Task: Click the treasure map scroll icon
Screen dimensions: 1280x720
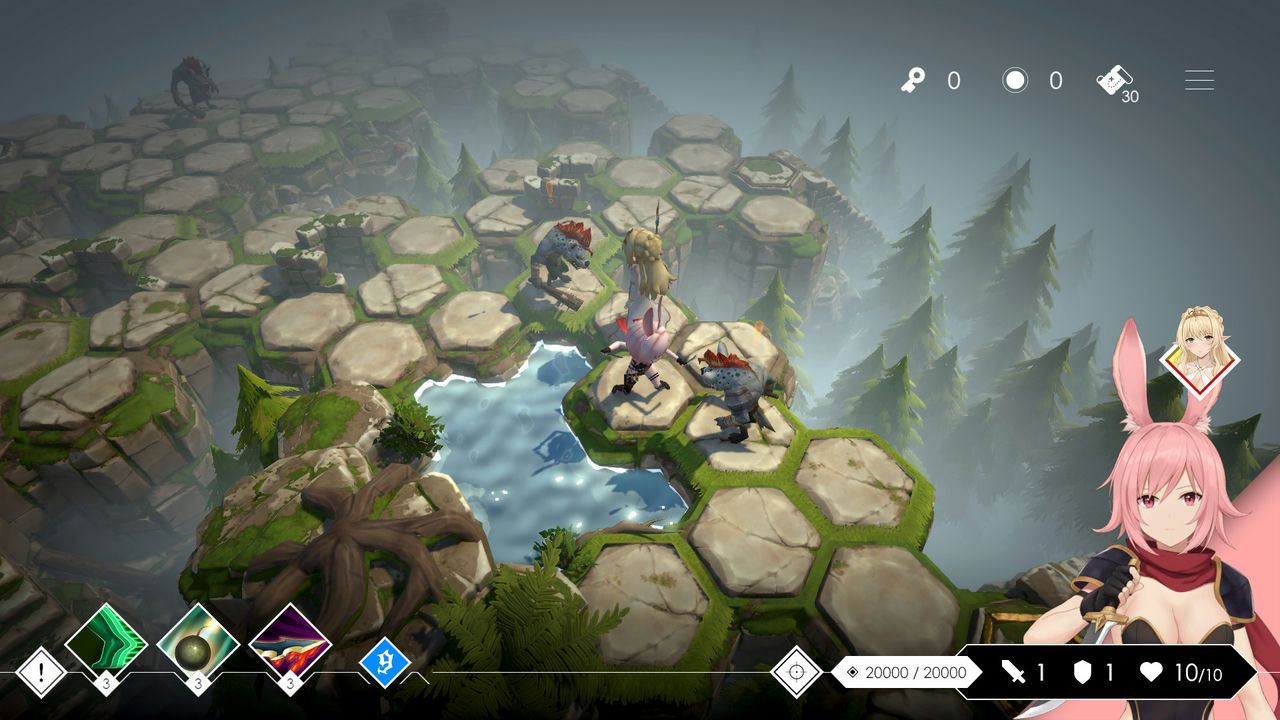Action: pos(1114,80)
